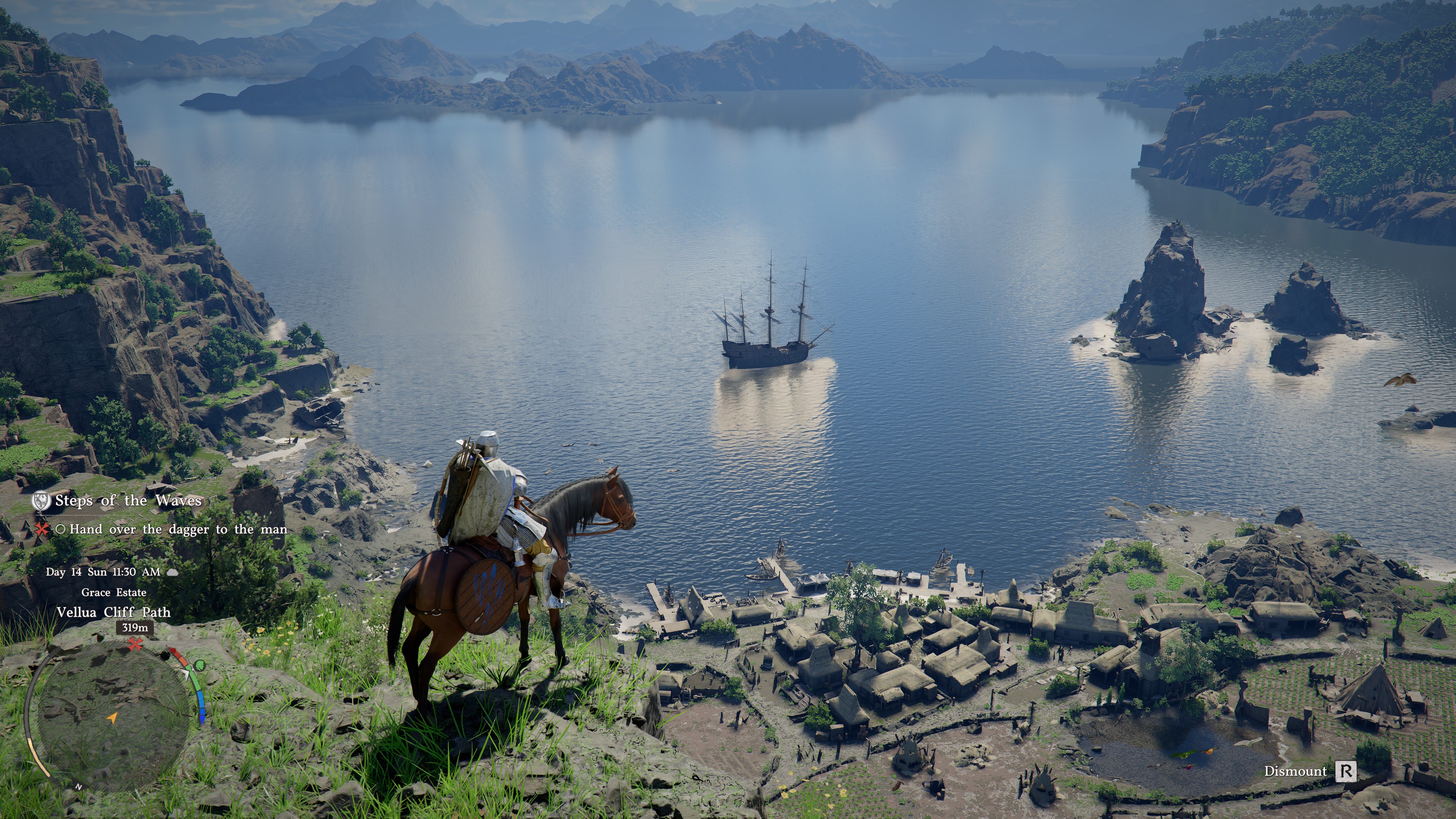
Task: Click the red quest marker on the minimap rim
Action: tap(135, 644)
